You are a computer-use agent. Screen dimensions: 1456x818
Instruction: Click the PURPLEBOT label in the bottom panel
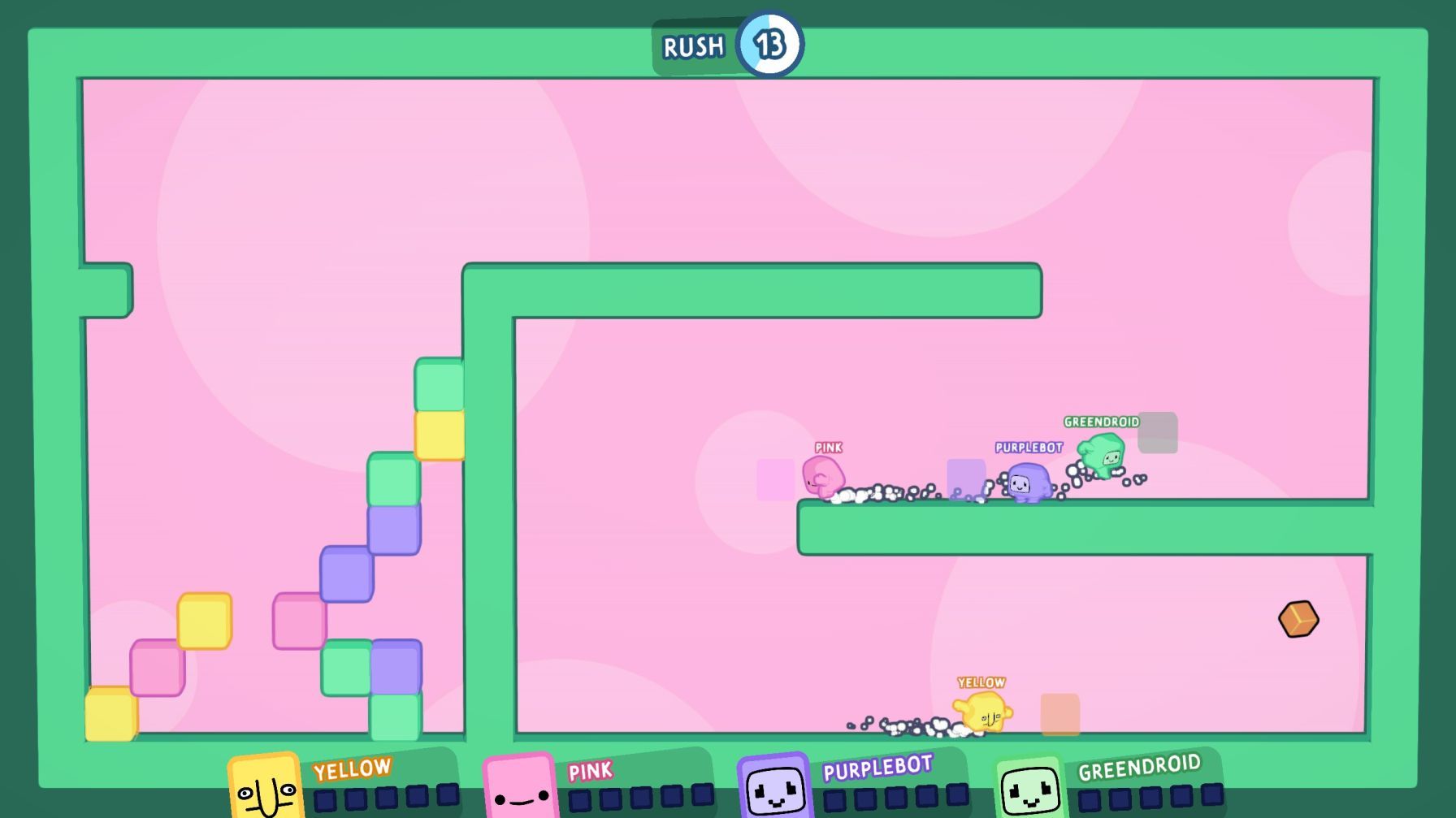point(877,767)
